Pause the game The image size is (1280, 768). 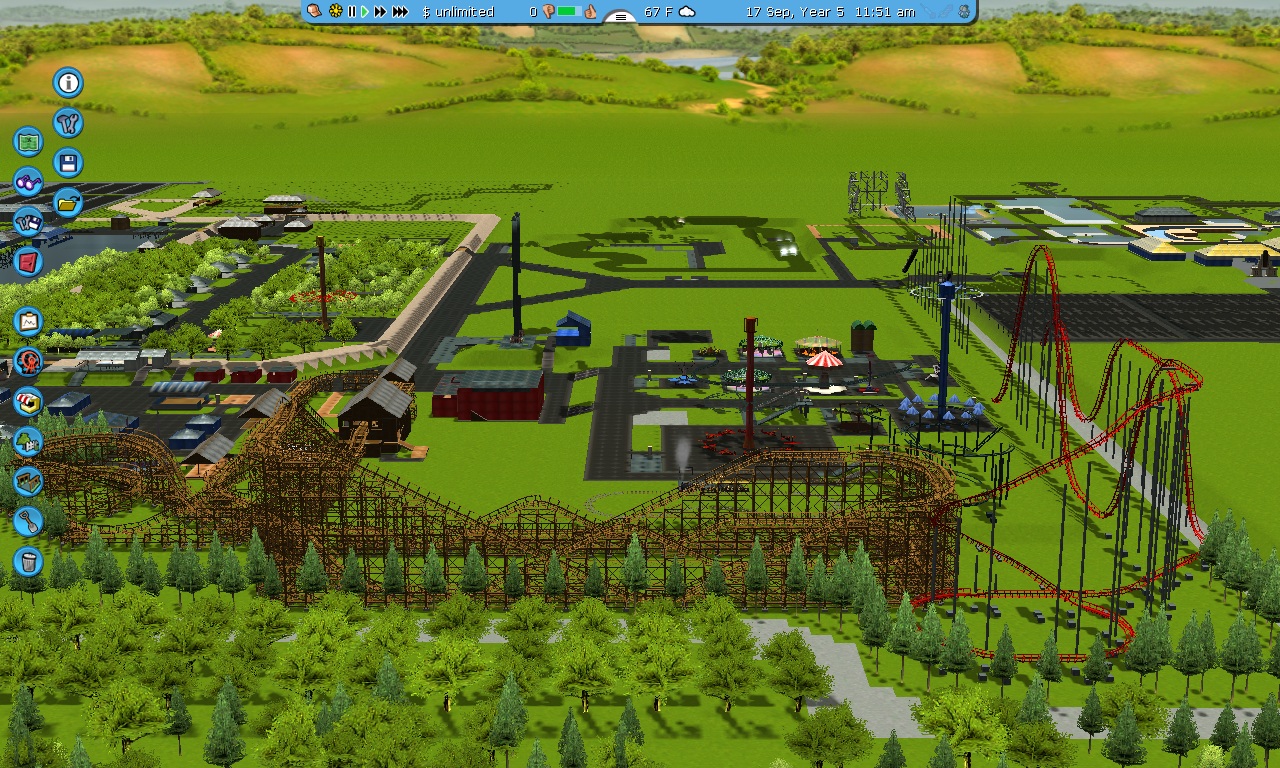[x=351, y=12]
